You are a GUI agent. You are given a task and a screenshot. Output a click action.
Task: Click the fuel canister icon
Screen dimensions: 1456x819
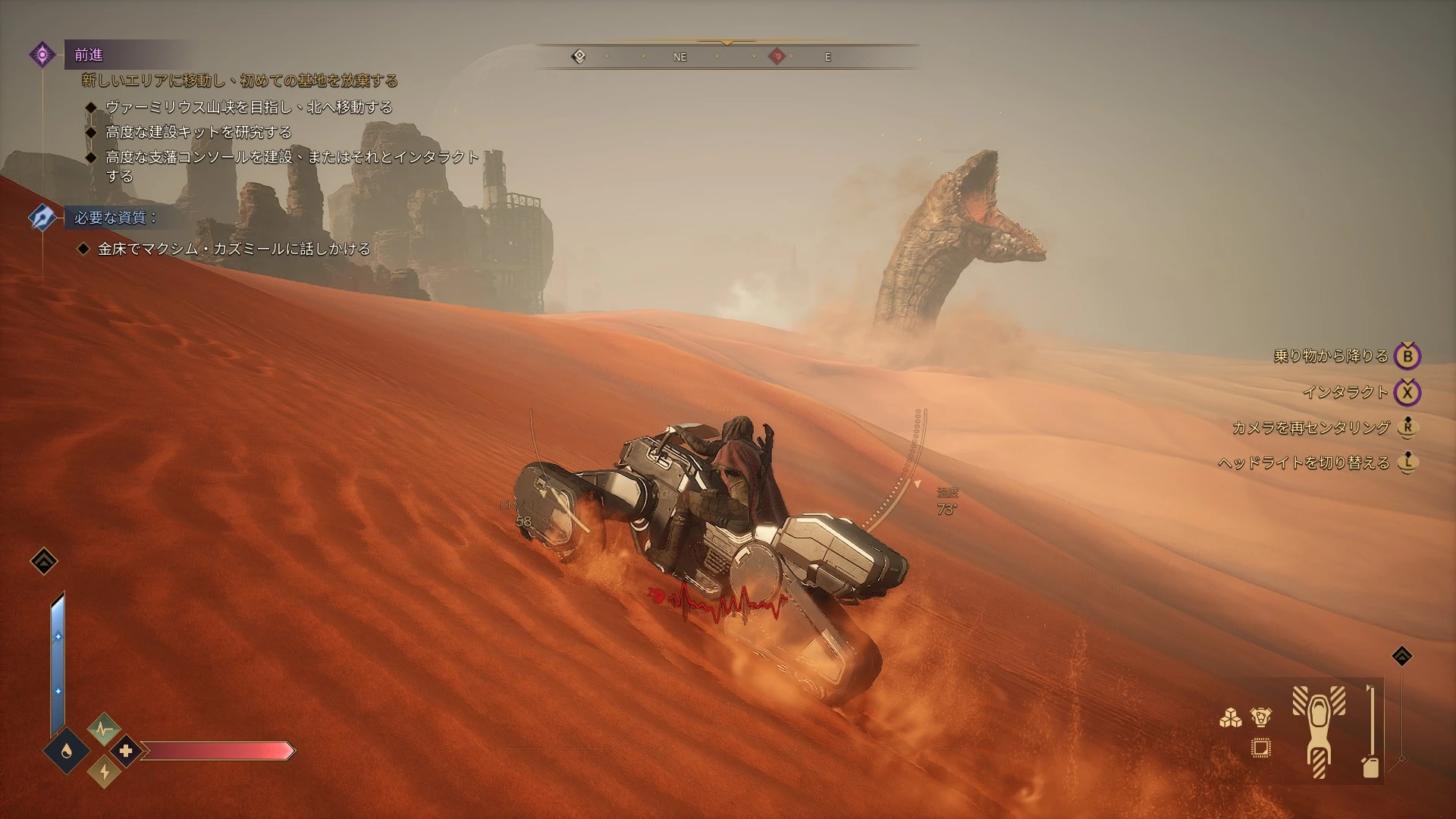pyautogui.click(x=1370, y=767)
